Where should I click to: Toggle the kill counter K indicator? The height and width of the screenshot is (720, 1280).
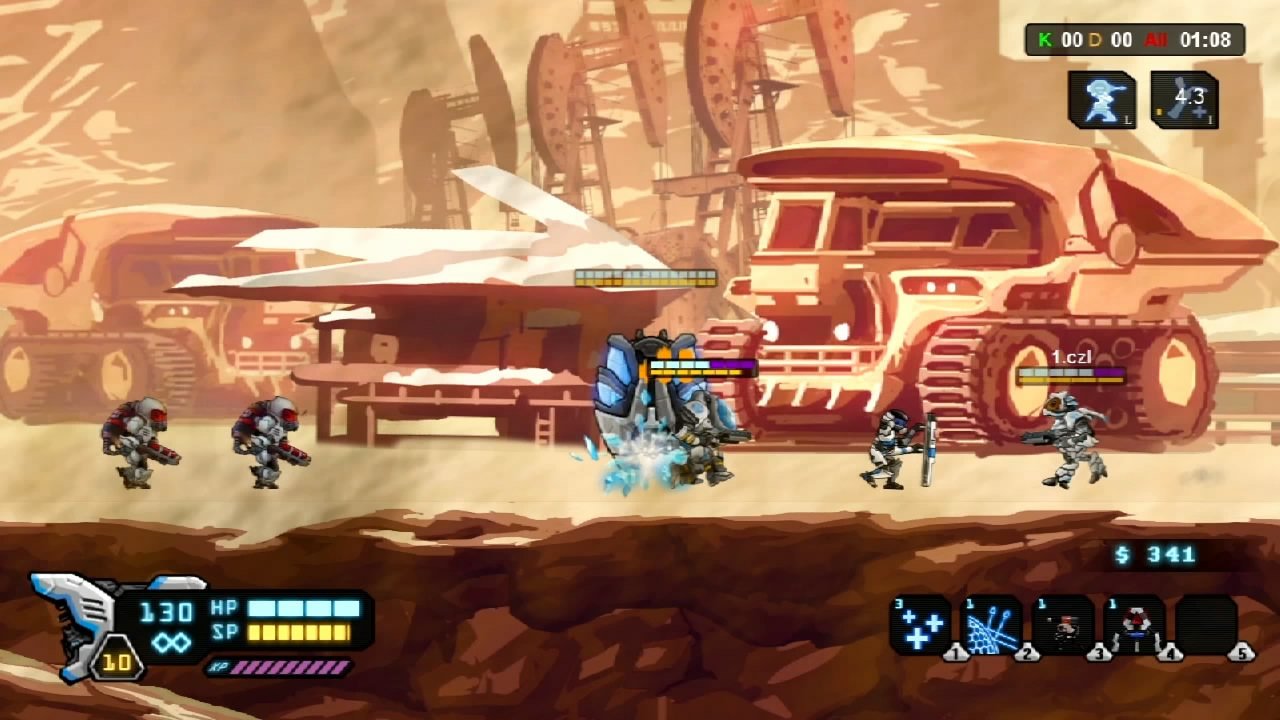(x=1046, y=41)
